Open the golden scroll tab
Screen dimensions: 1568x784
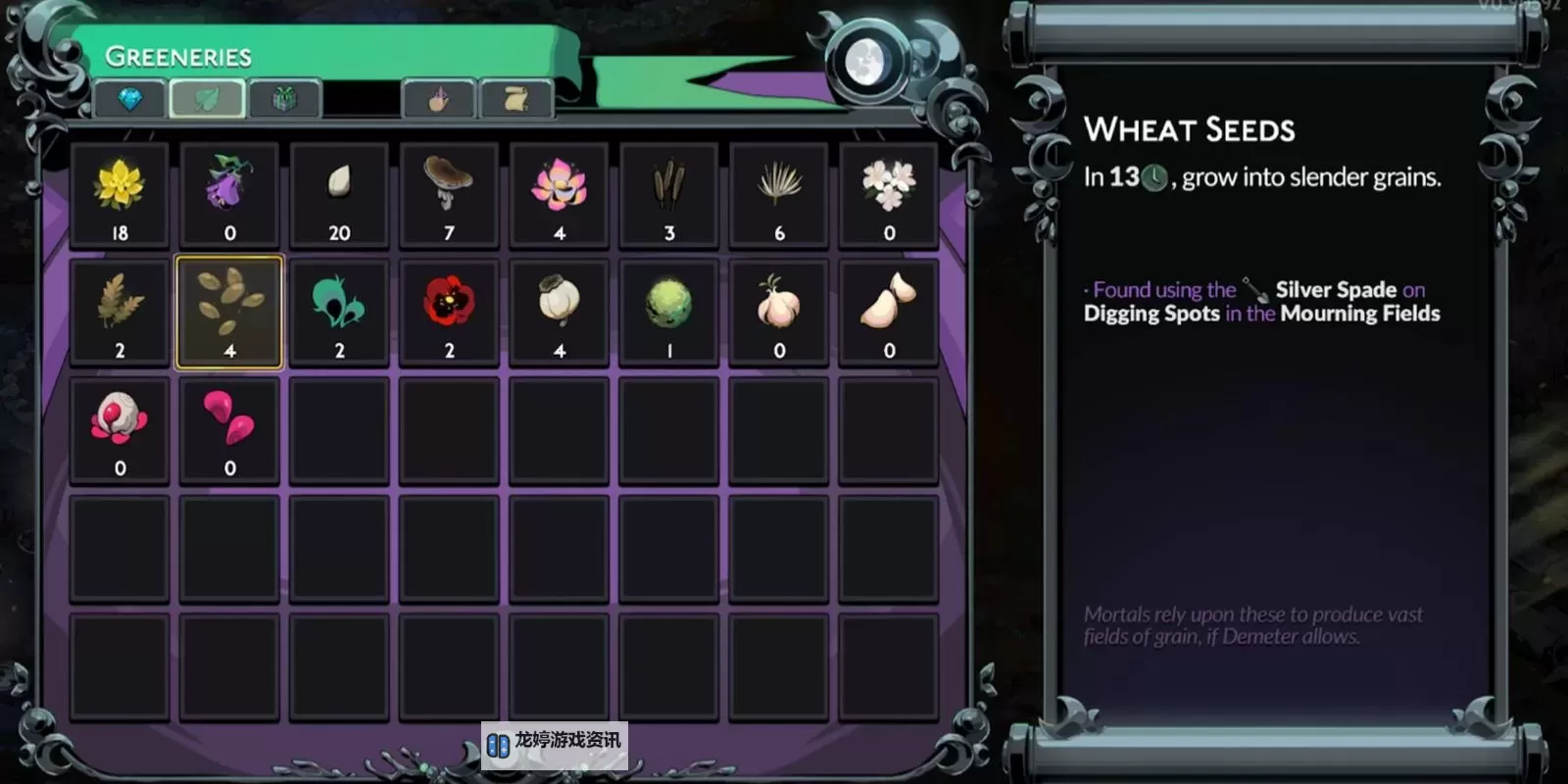pos(516,99)
